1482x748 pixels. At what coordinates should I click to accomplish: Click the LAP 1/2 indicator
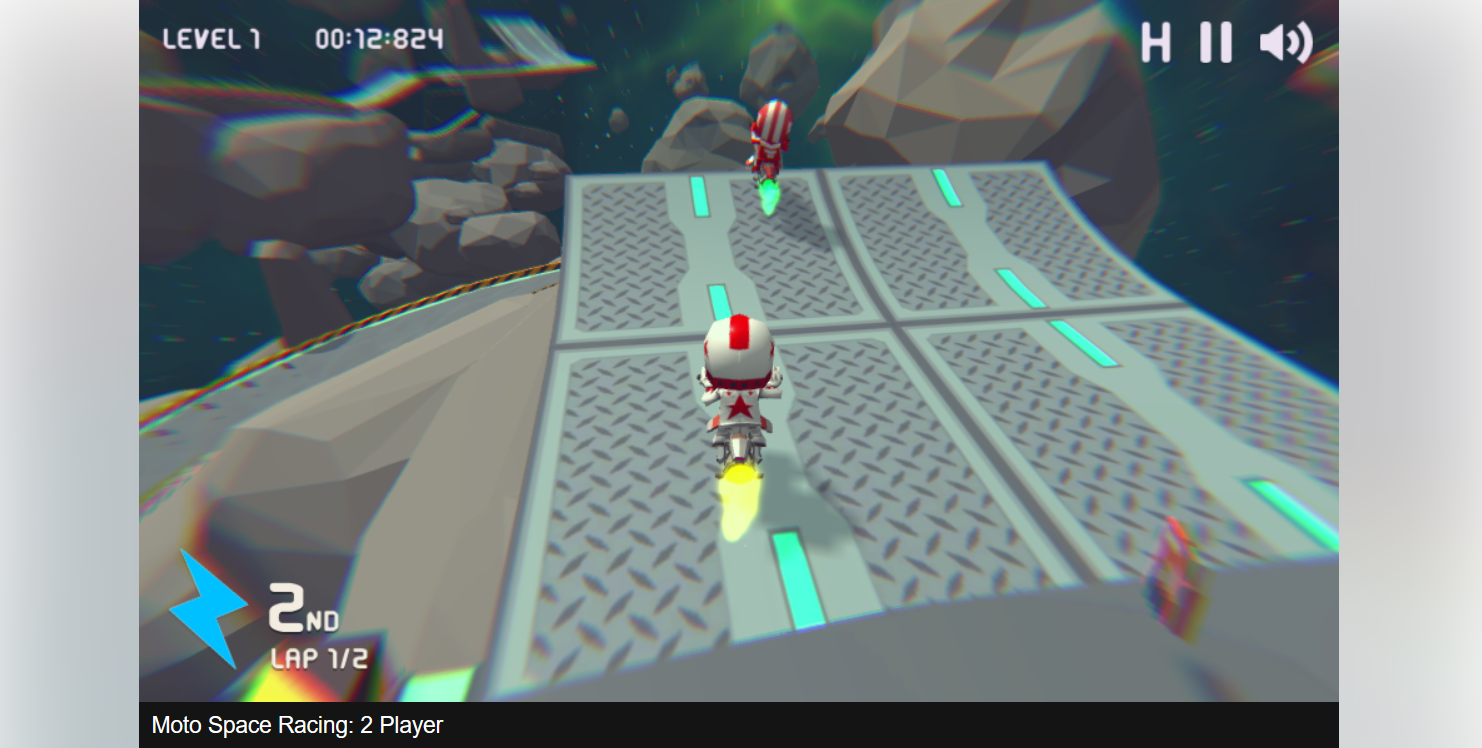[320, 656]
